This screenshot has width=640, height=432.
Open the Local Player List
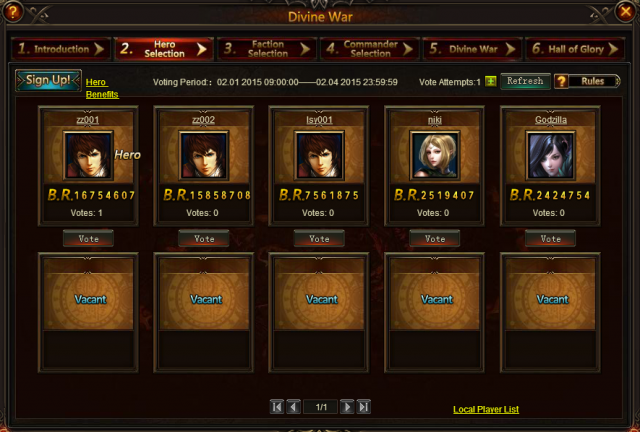coord(486,409)
